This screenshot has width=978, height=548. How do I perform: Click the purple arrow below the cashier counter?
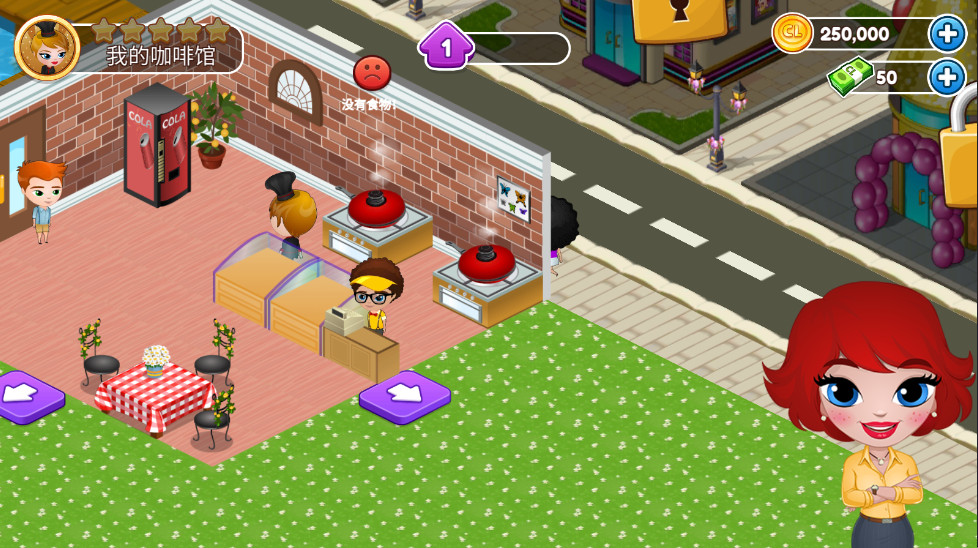405,396
